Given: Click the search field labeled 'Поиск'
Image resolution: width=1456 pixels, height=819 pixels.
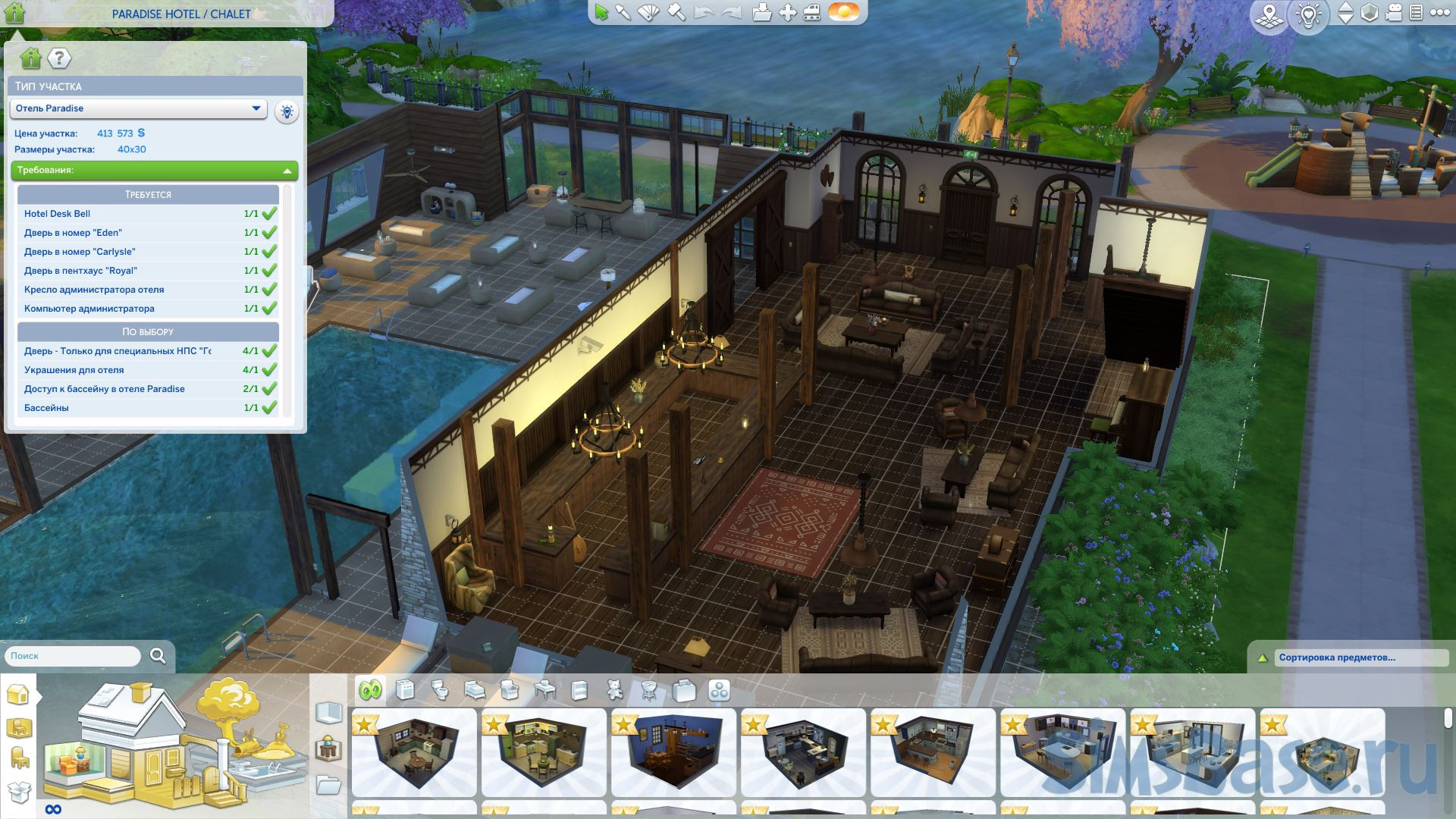Looking at the screenshot, I should click(x=73, y=656).
